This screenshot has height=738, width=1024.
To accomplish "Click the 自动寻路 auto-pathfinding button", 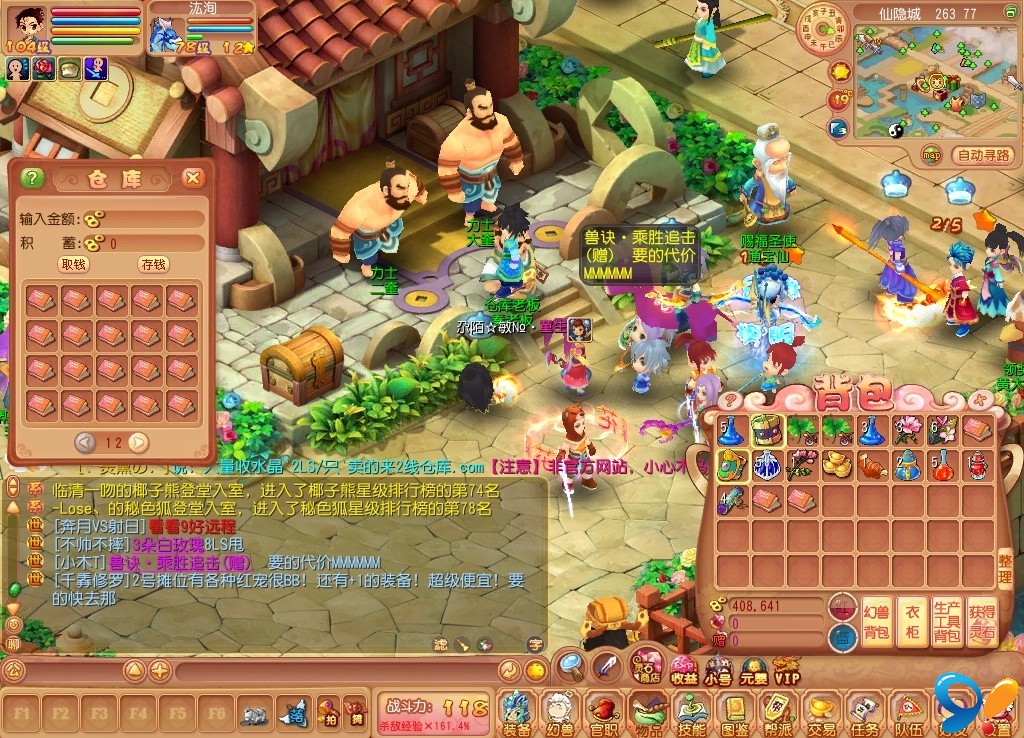I will point(984,155).
